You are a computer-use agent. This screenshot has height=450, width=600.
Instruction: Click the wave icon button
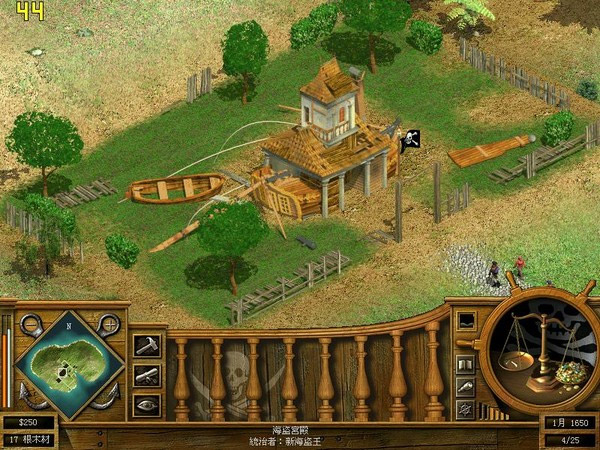[x=465, y=321]
